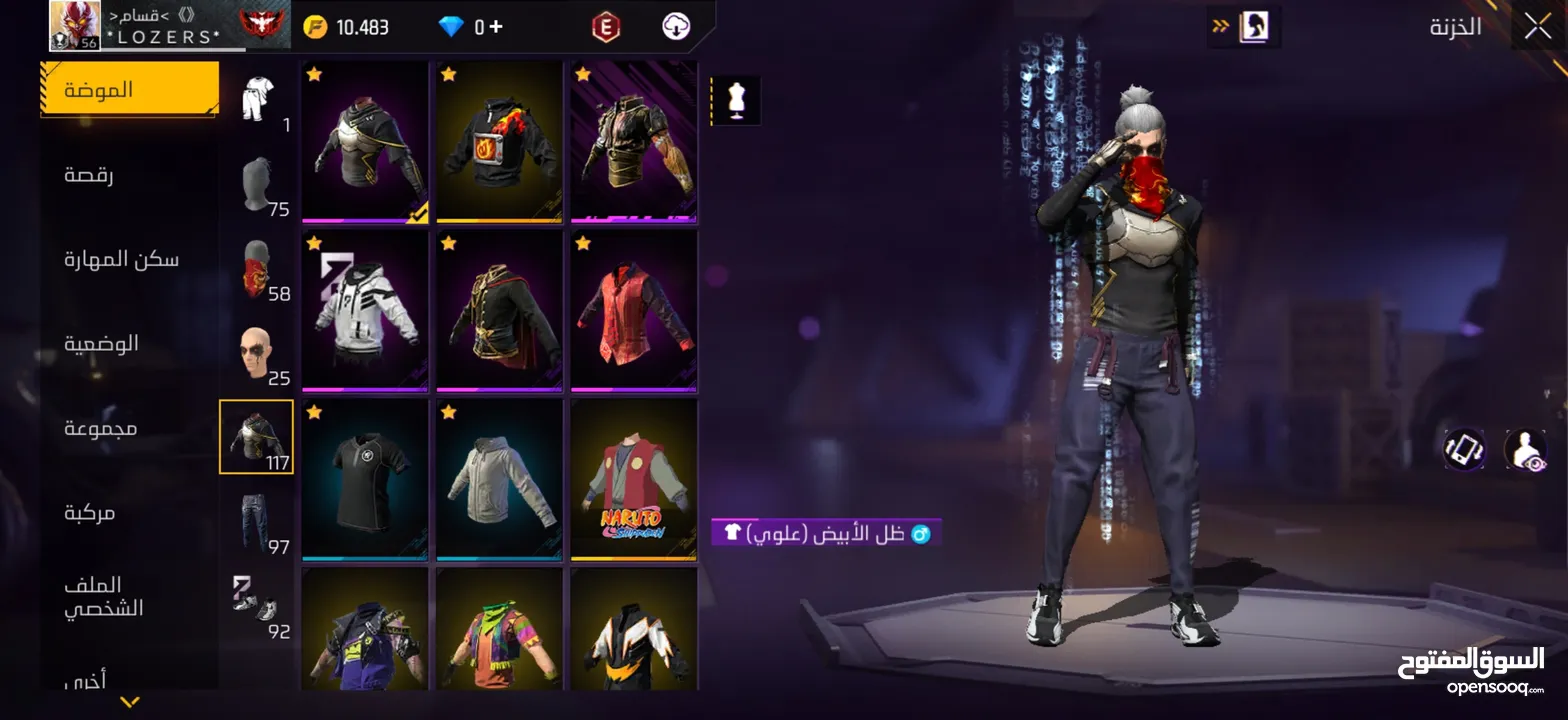Choose the red bandana mask category

pyautogui.click(x=257, y=270)
